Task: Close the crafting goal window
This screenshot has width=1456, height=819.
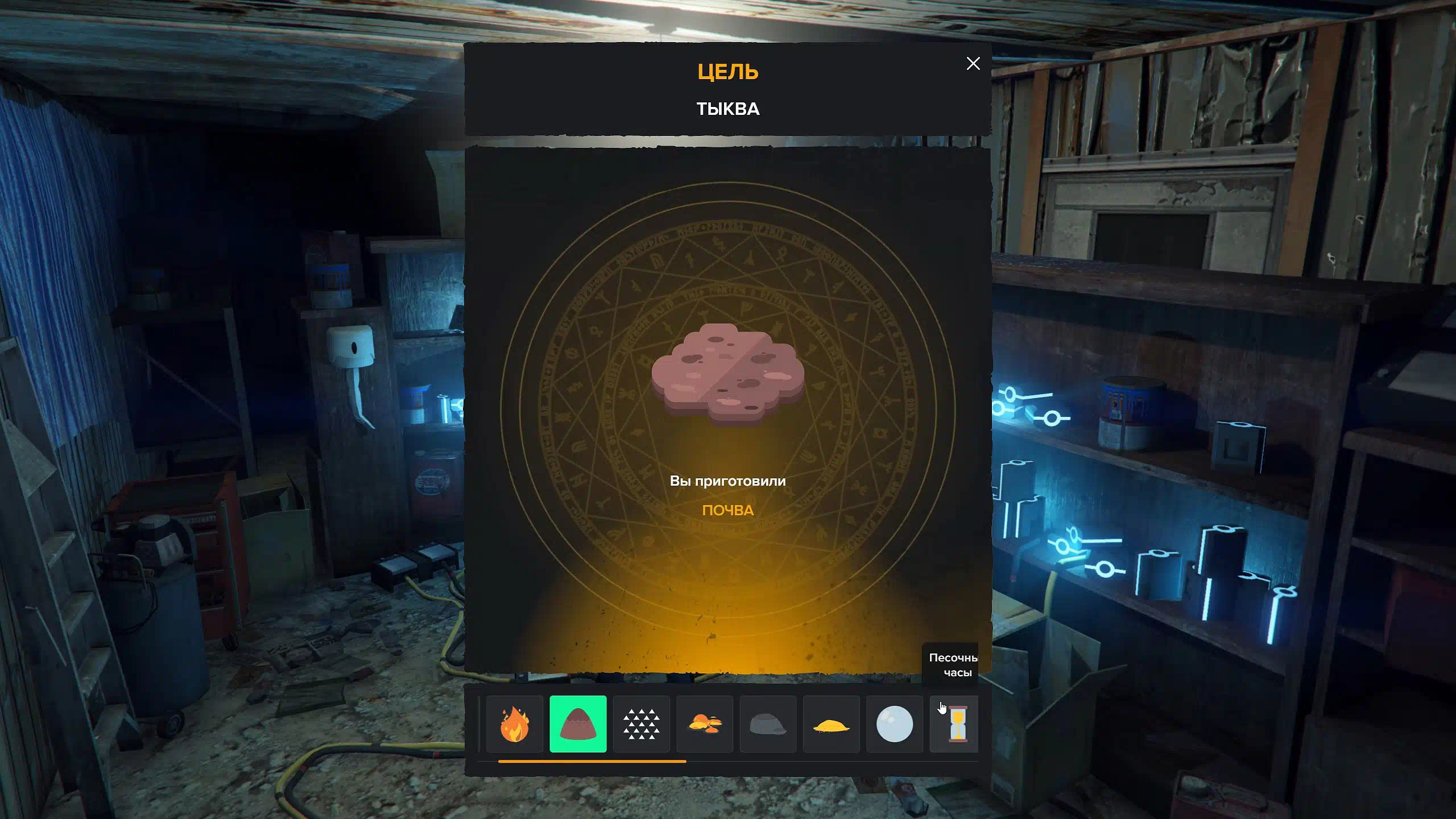Action: [973, 64]
